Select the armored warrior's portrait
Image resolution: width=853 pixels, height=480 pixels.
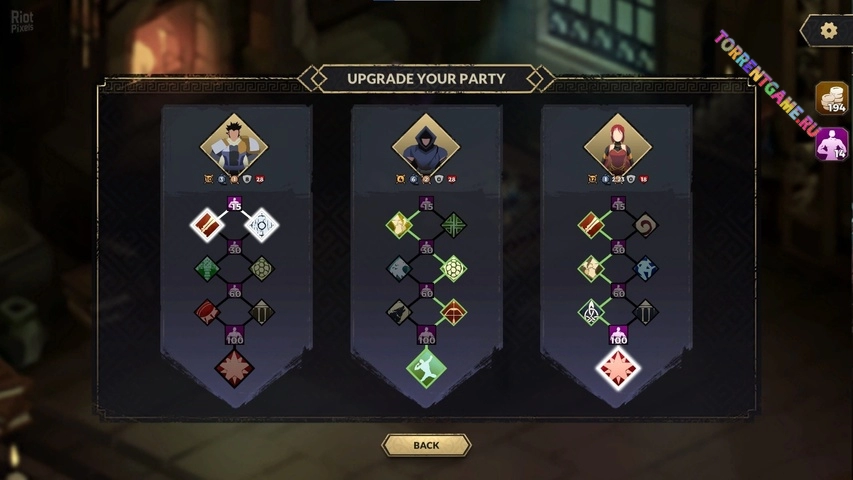235,145
